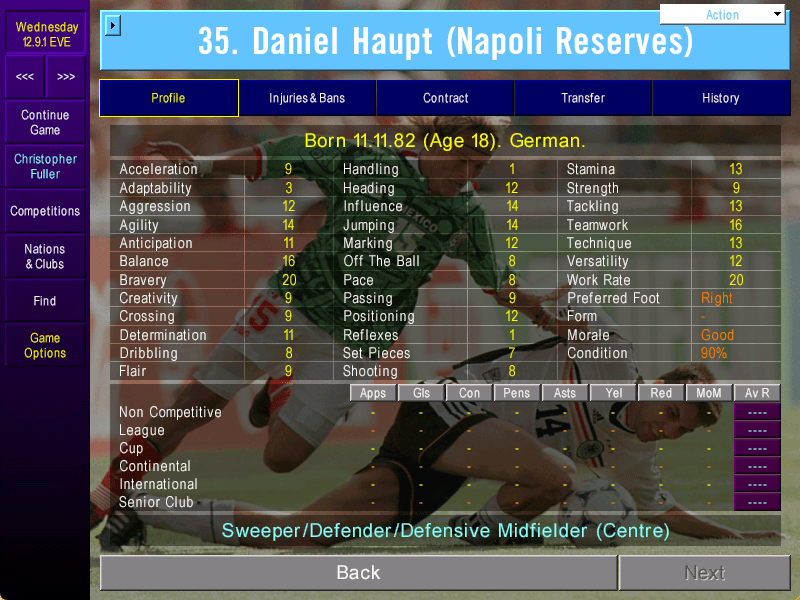Open the Competitions menu
800x600 pixels.
pyautogui.click(x=45, y=211)
